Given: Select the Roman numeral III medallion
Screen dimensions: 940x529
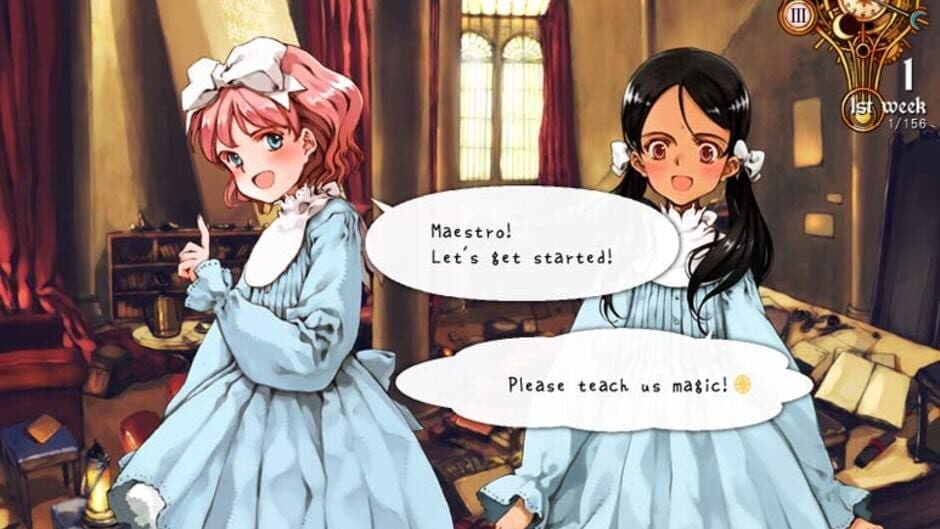Looking at the screenshot, I should click(799, 15).
